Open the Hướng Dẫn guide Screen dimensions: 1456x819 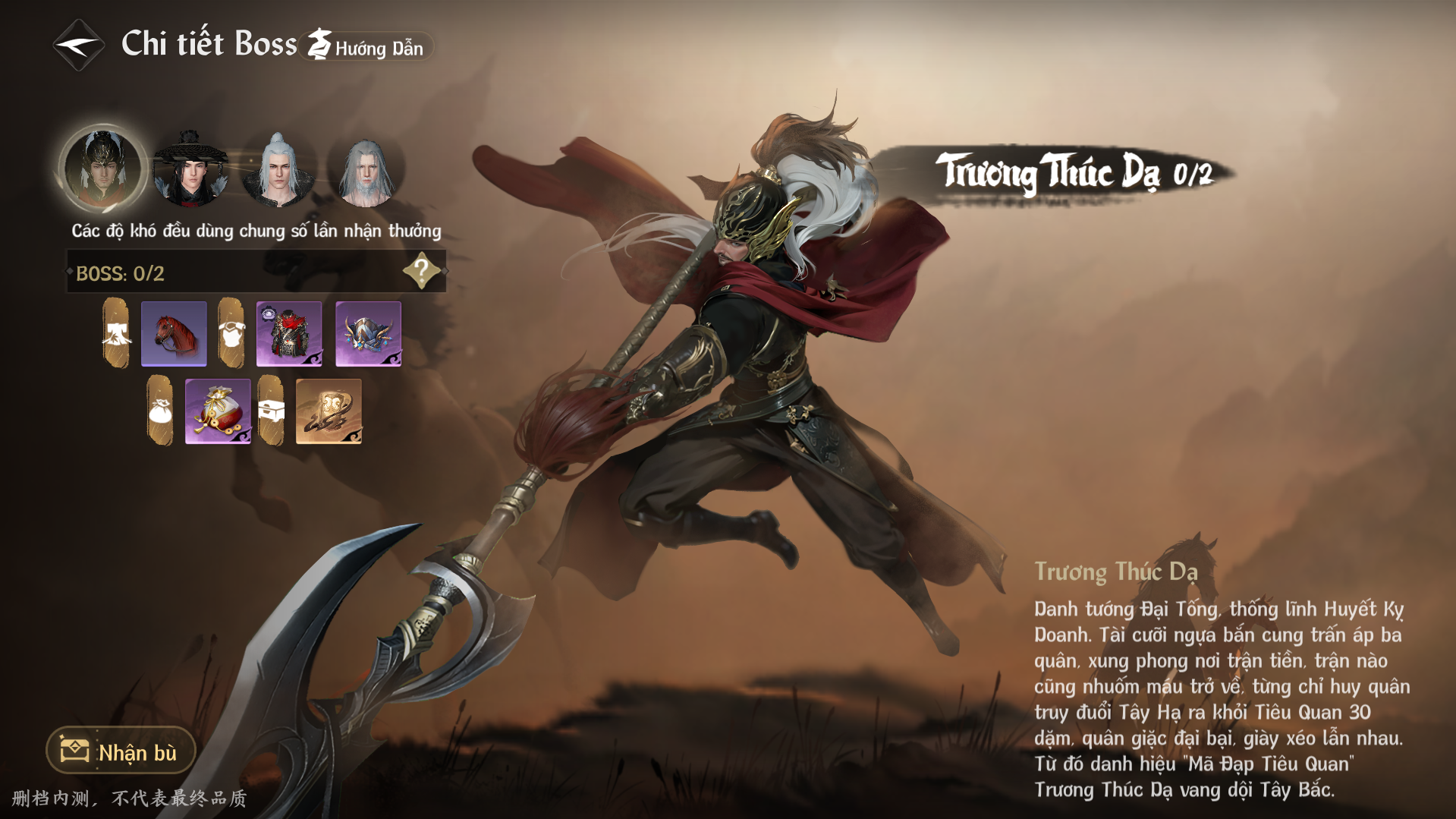[x=368, y=47]
